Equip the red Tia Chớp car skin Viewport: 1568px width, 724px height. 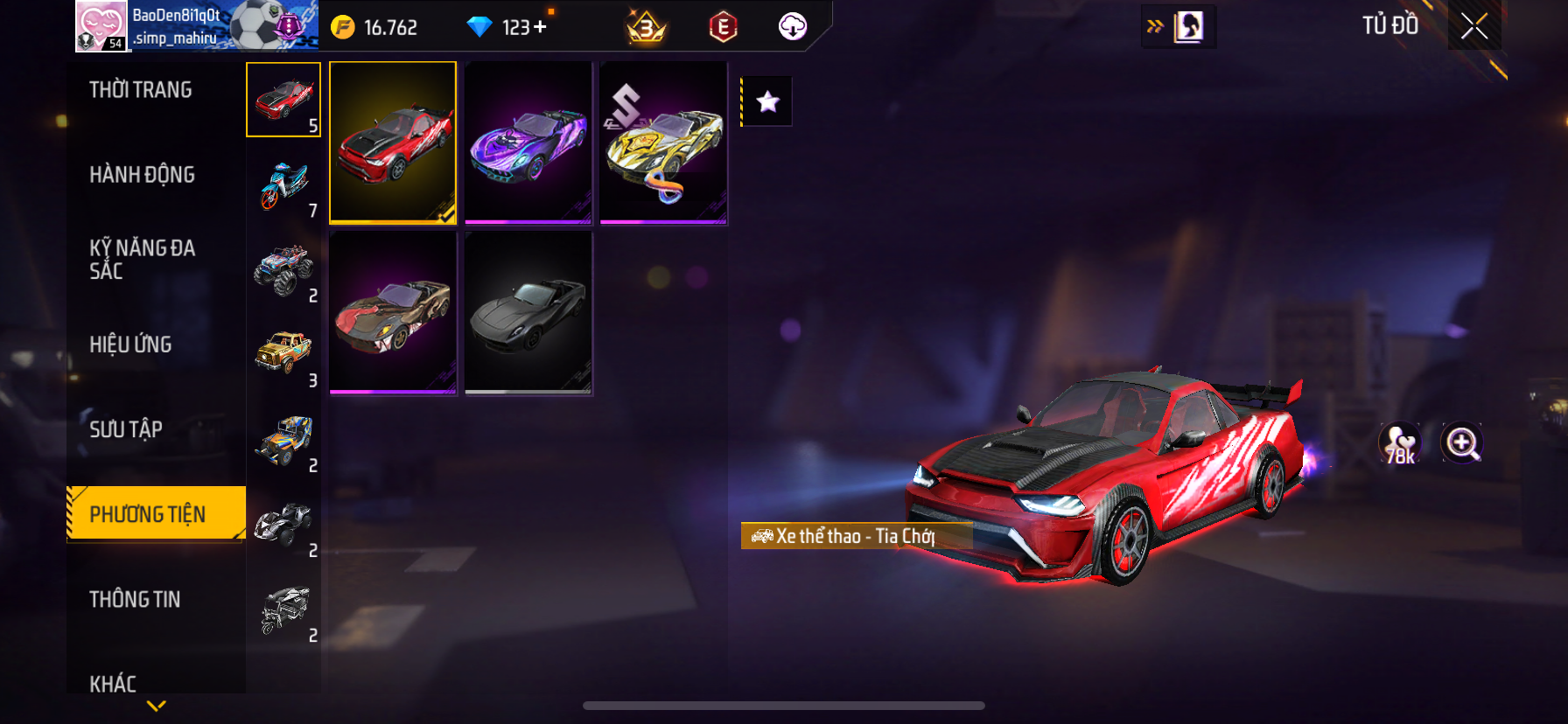[x=393, y=143]
